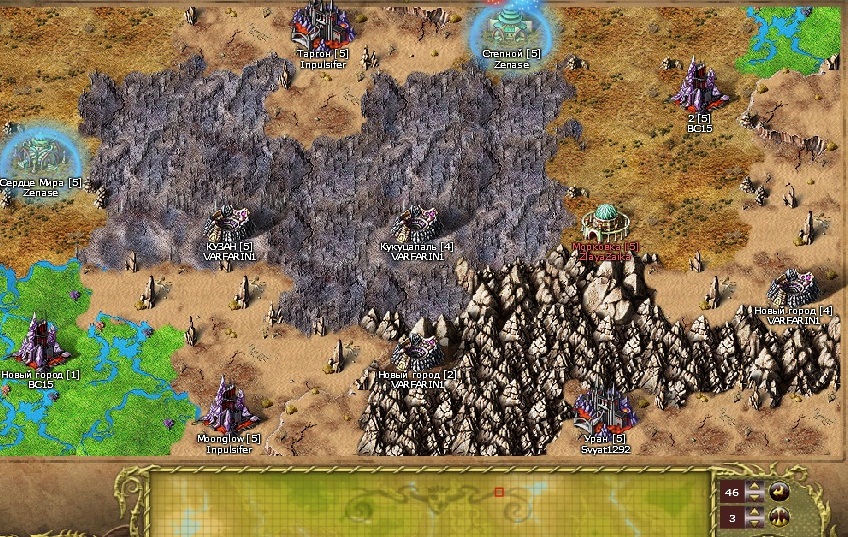Click the world minimap panel
Viewport: 848px width, 537px height.
click(x=430, y=502)
